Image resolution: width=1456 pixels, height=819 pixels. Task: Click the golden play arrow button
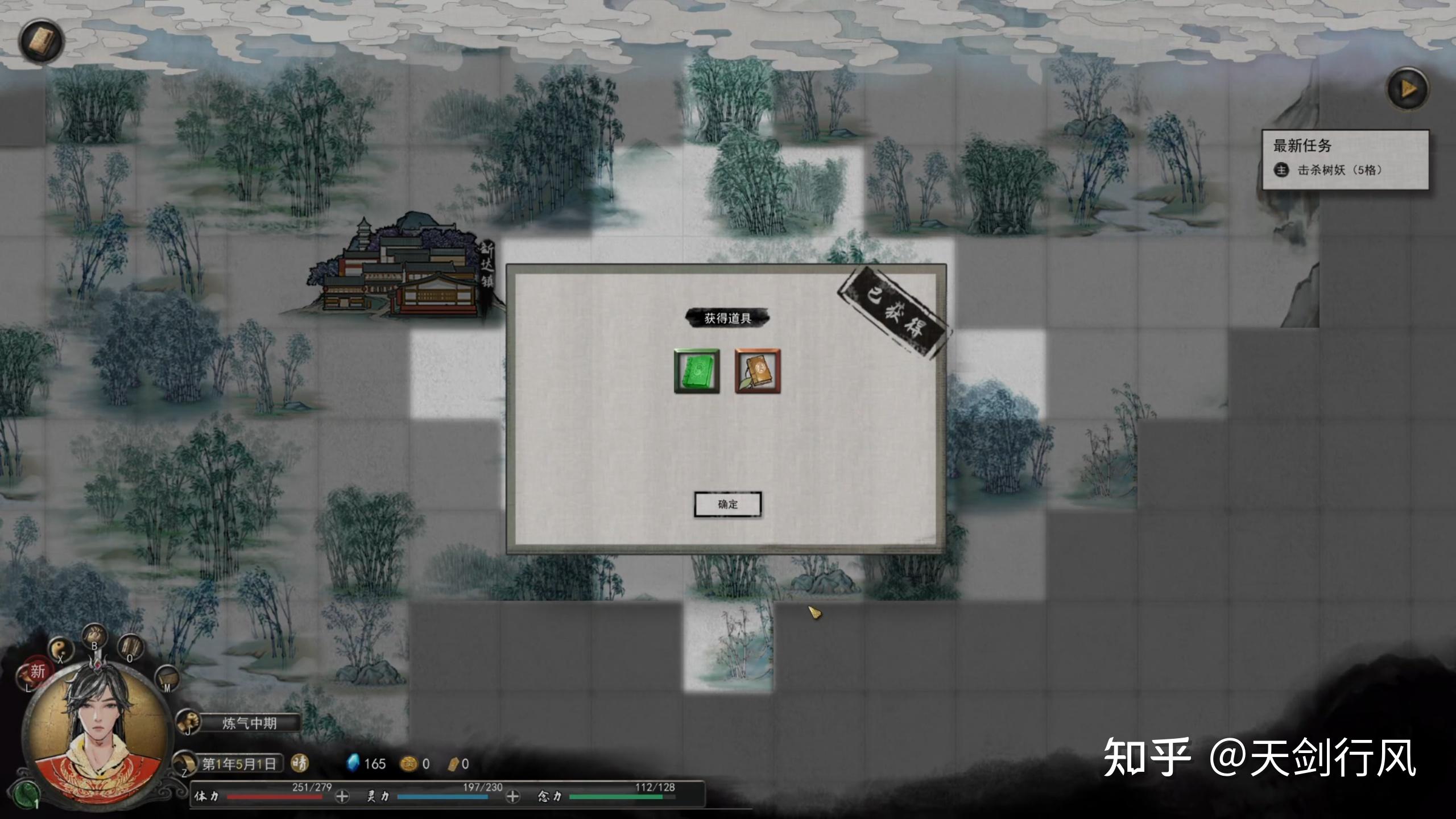(x=1408, y=89)
